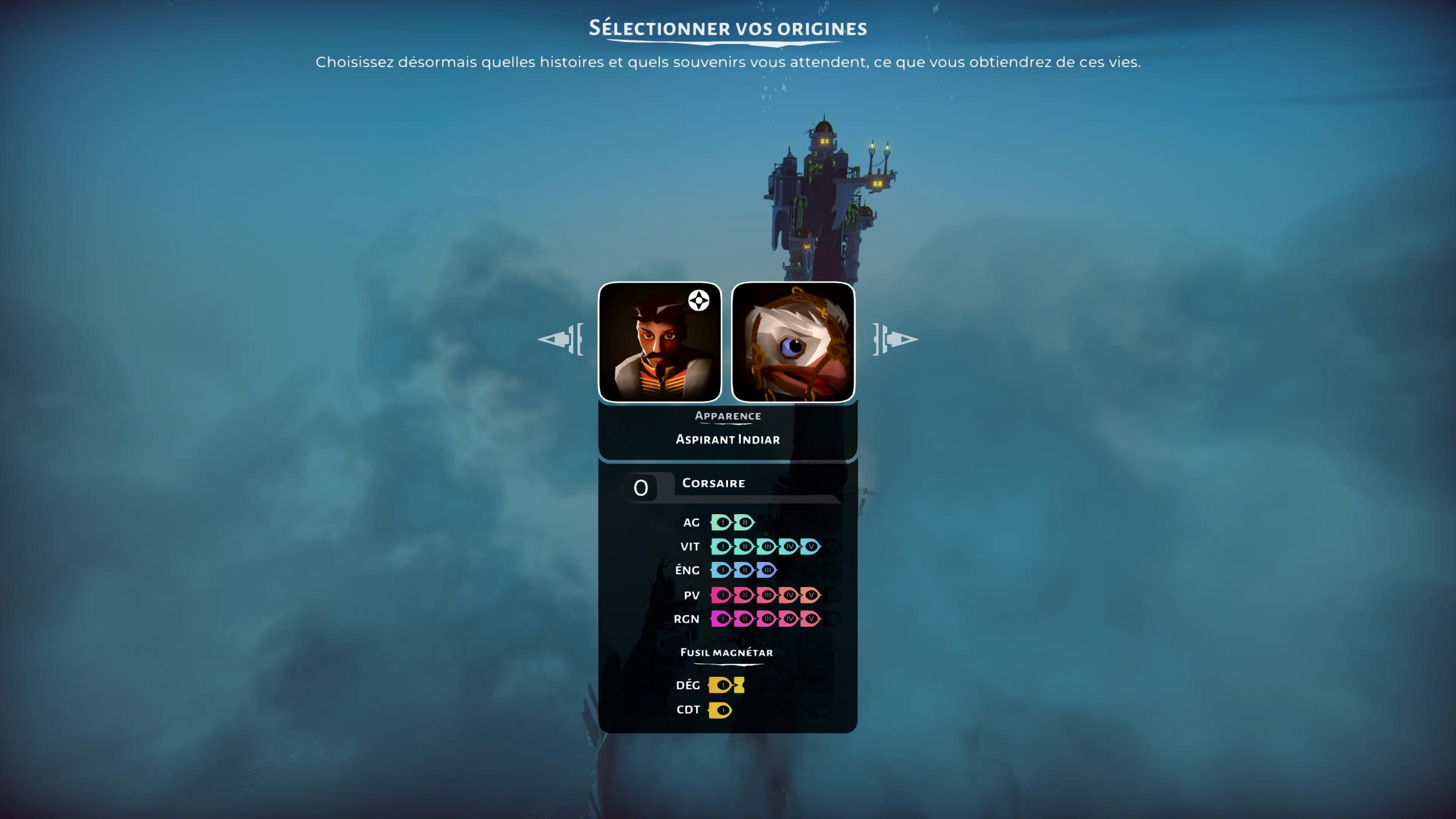Viewport: 1456px width, 819px height.
Task: Go to previous origin with left arrow
Action: click(x=560, y=340)
